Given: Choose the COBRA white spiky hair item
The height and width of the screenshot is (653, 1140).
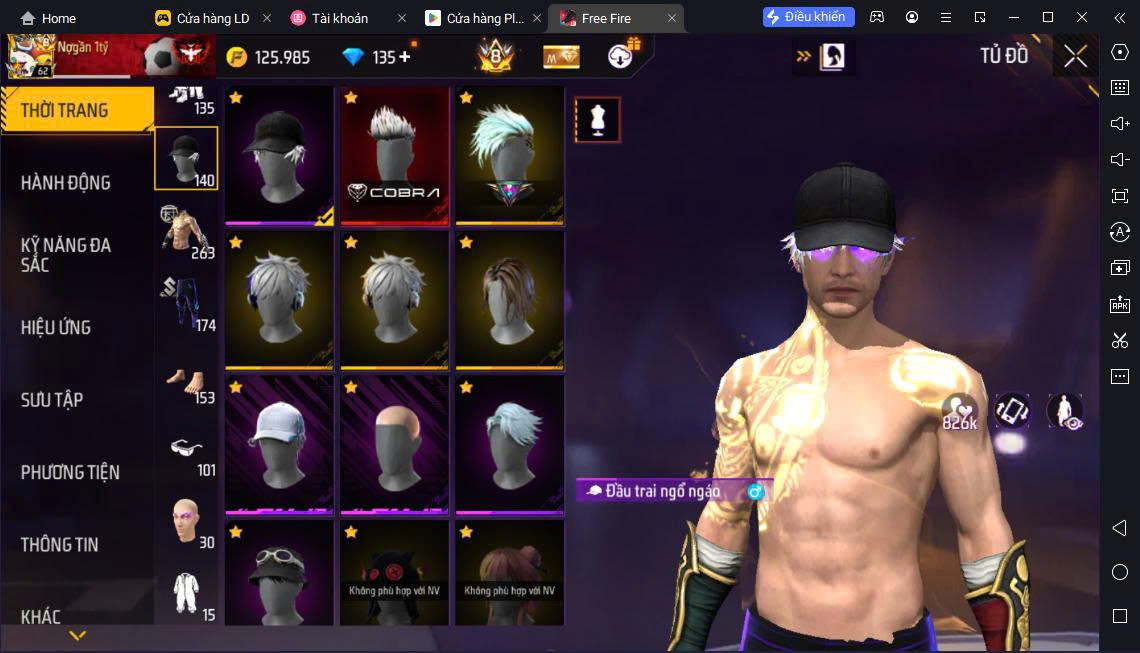Looking at the screenshot, I should coord(394,156).
